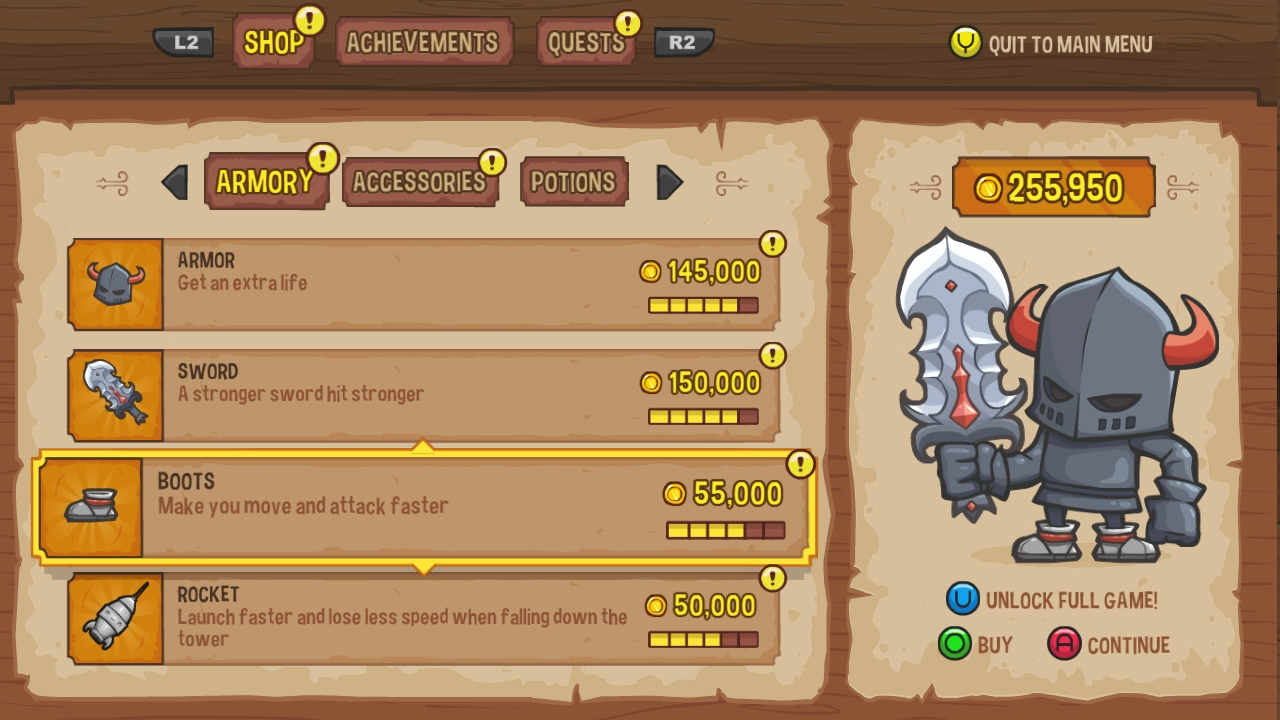The image size is (1280, 720).
Task: Select the Armory category
Action: [x=265, y=182]
